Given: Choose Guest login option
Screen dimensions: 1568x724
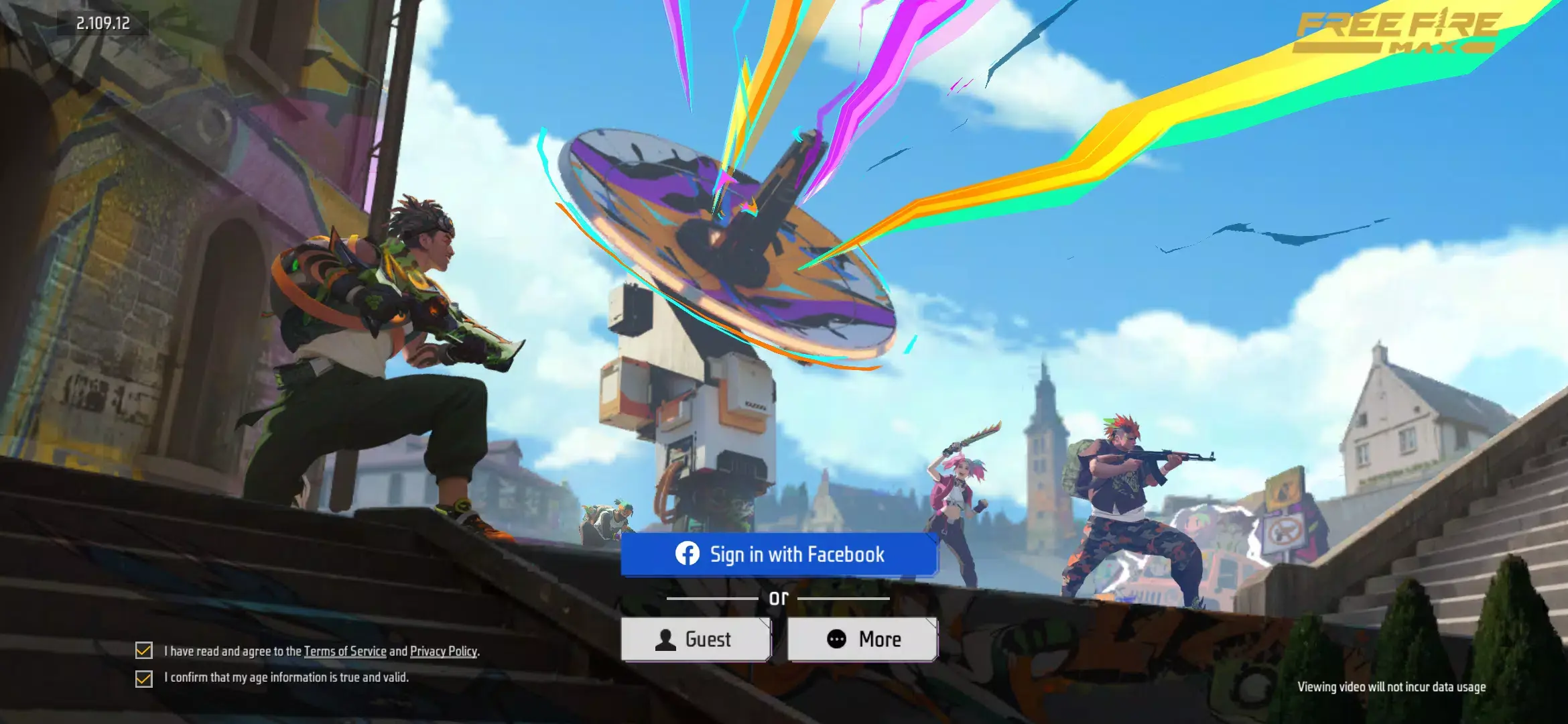Looking at the screenshot, I should pyautogui.click(x=697, y=639).
